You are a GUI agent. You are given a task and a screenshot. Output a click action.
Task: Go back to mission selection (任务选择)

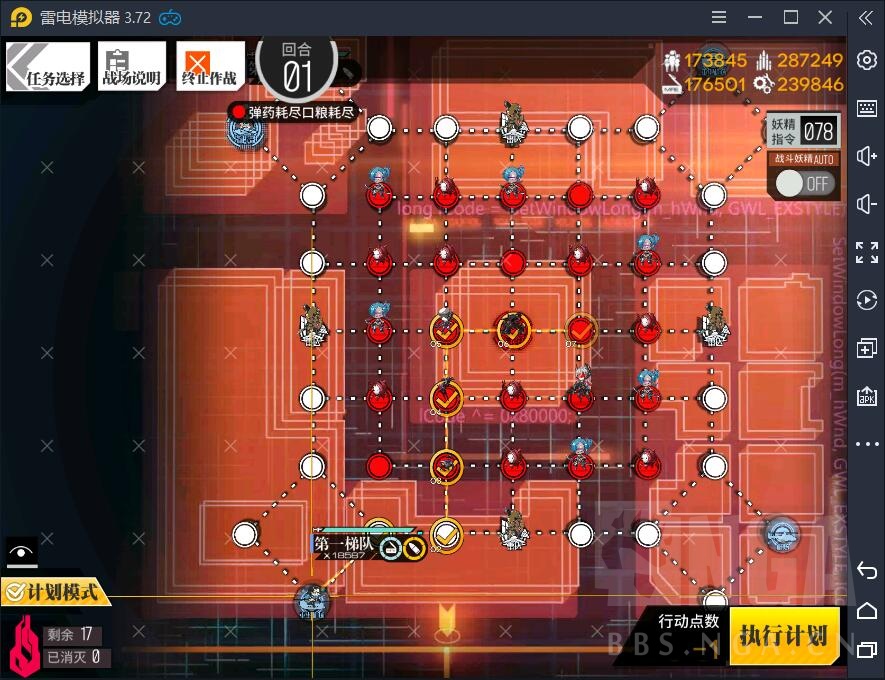click(47, 67)
